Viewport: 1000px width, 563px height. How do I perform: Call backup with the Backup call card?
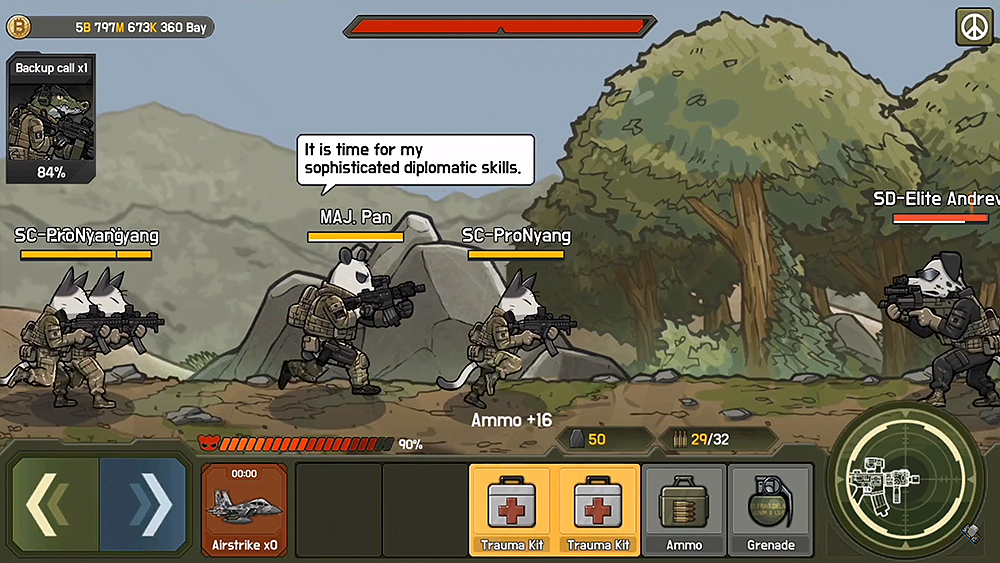50,120
